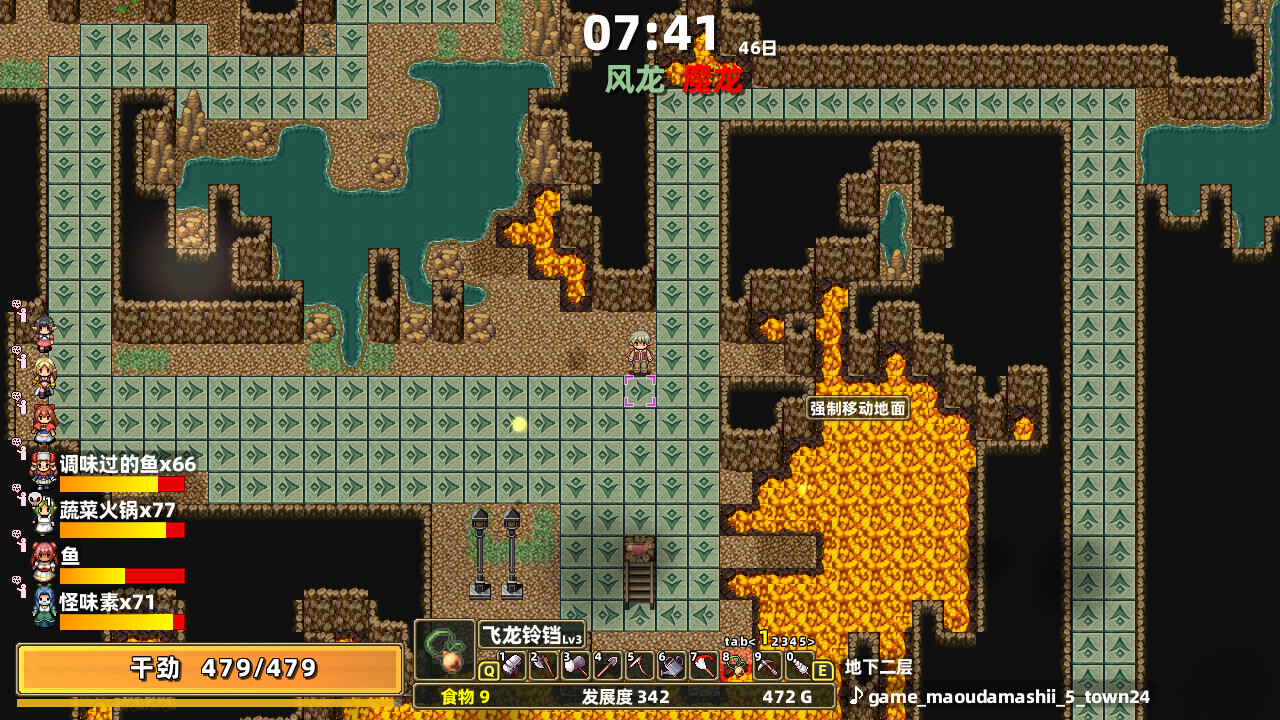This screenshot has width=1280, height=720.
Task: Select the blonde party member portrait
Action: click(44, 377)
